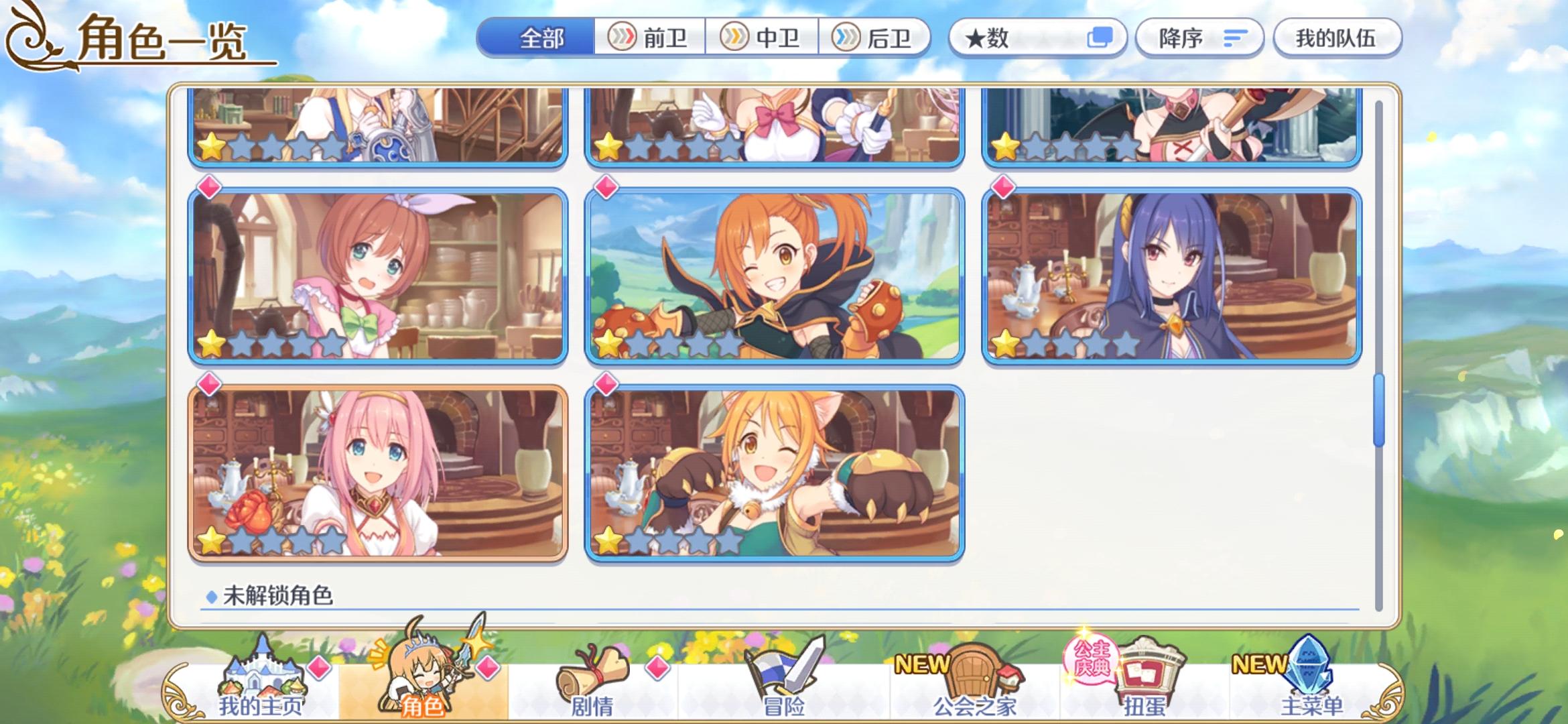Toggle the 中卫 midguard filter
Screen dimensions: 1568x724
coord(763,38)
